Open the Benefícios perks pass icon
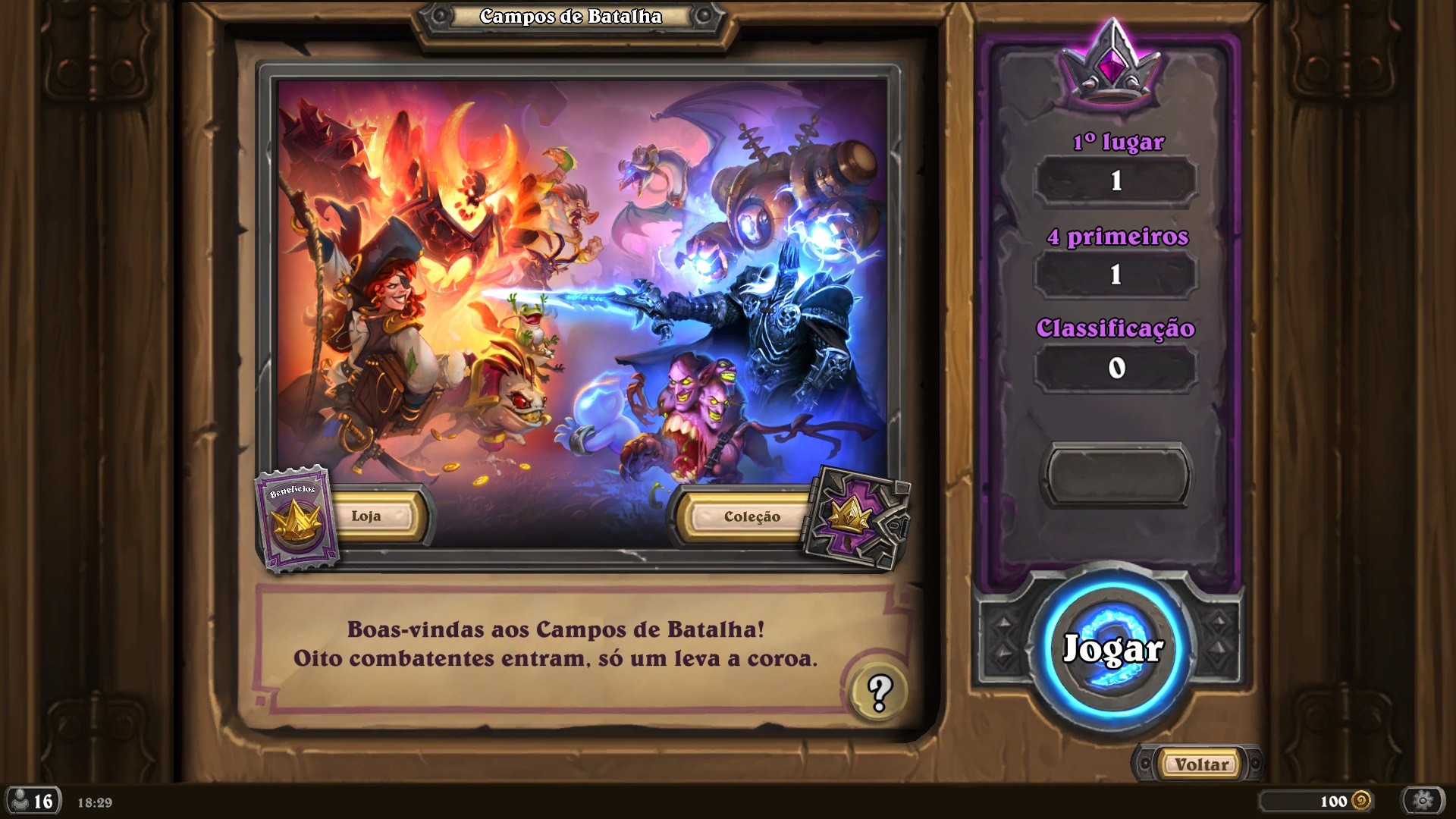This screenshot has width=1456, height=819. 295,519
